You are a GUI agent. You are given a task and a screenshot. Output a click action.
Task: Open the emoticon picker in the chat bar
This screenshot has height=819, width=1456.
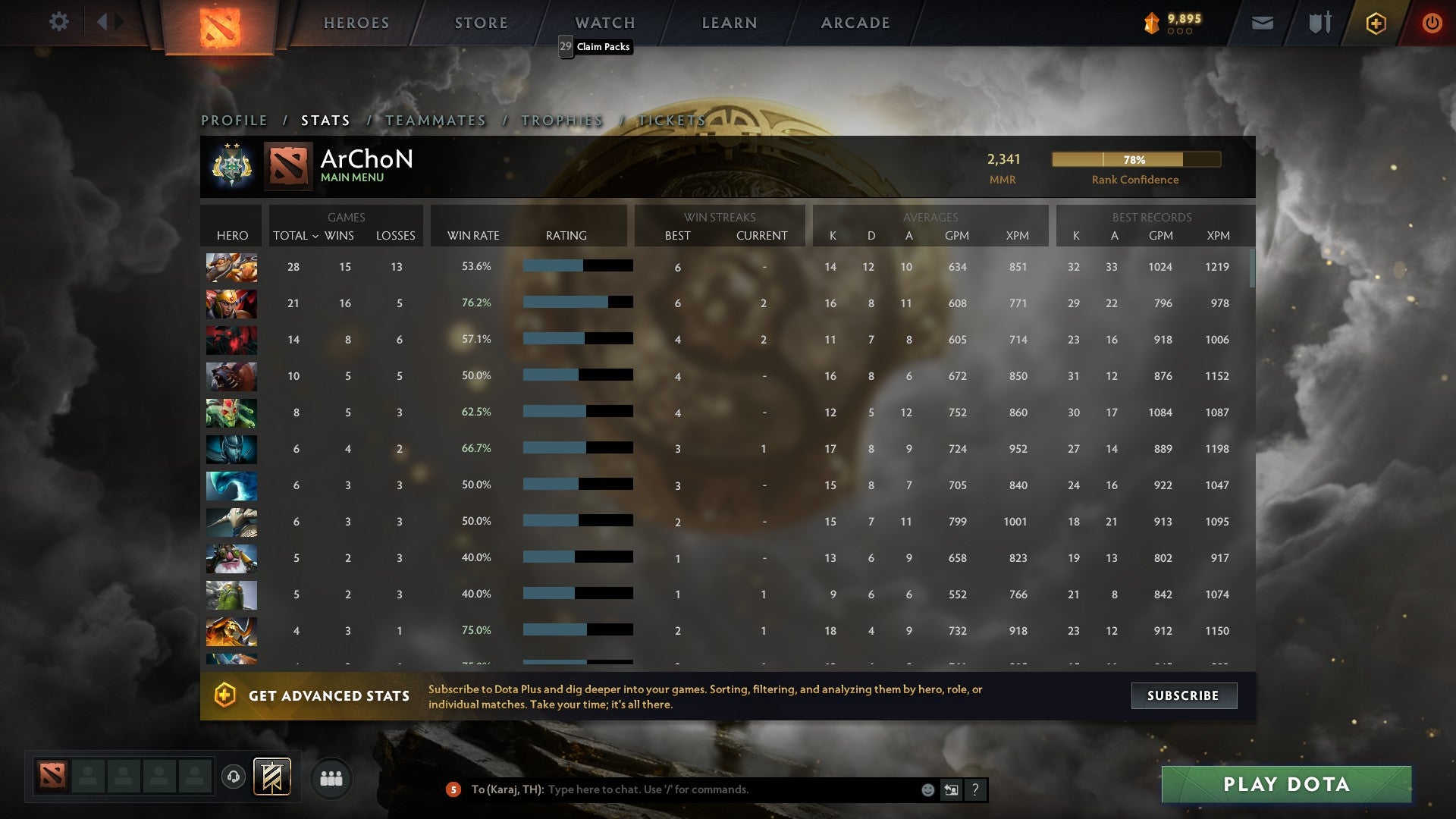[x=927, y=789]
